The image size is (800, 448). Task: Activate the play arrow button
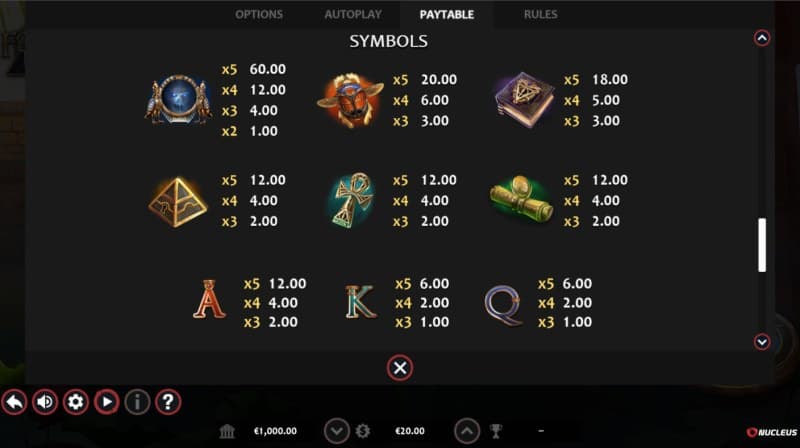[106, 402]
